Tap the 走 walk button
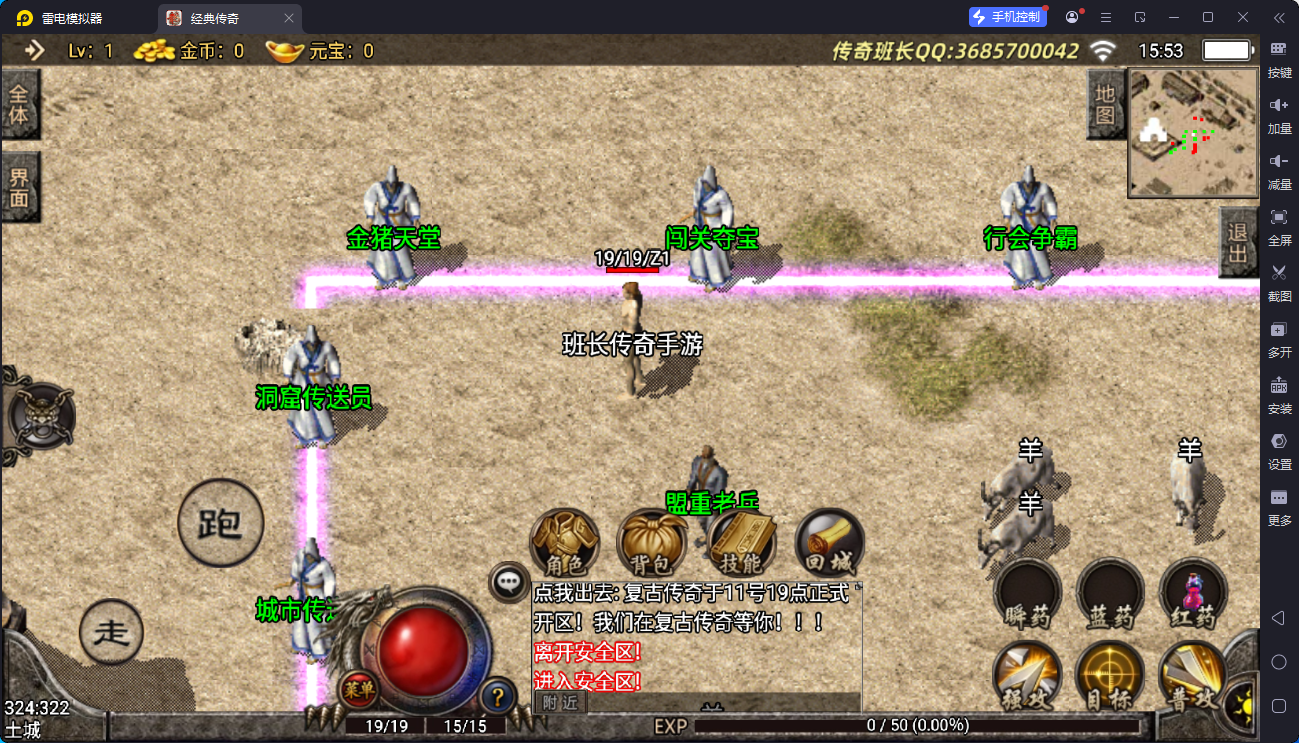 (x=111, y=632)
